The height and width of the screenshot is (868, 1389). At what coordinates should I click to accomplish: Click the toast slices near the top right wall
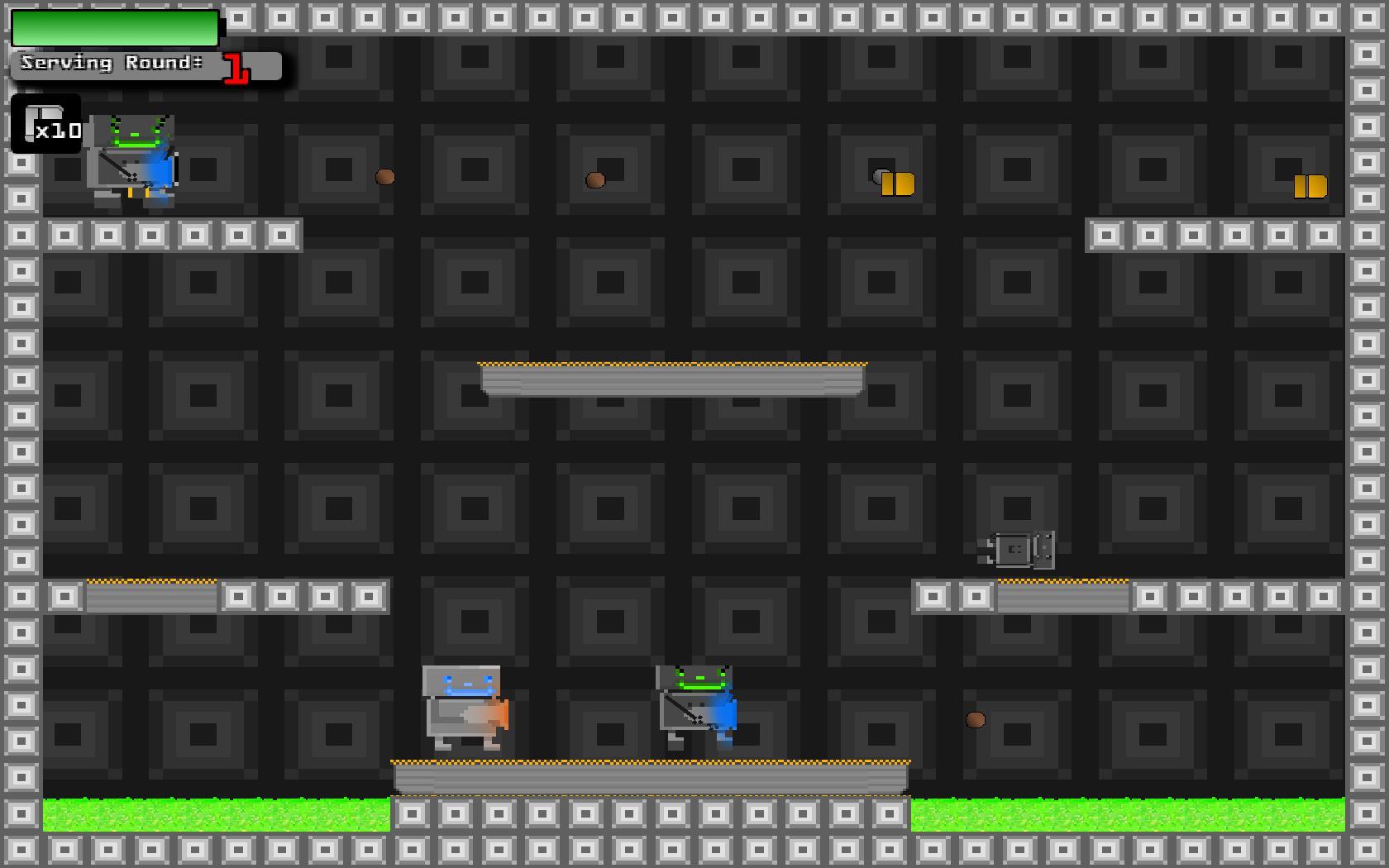(x=1310, y=186)
